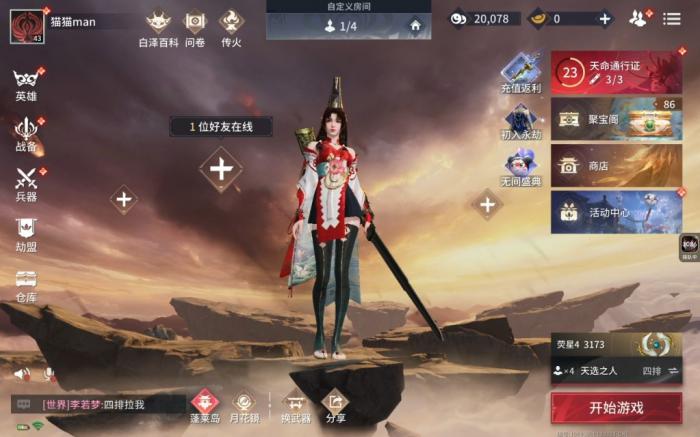Viewport: 700px width, 437px height.
Task: Click the 分享 share button
Action: click(336, 405)
